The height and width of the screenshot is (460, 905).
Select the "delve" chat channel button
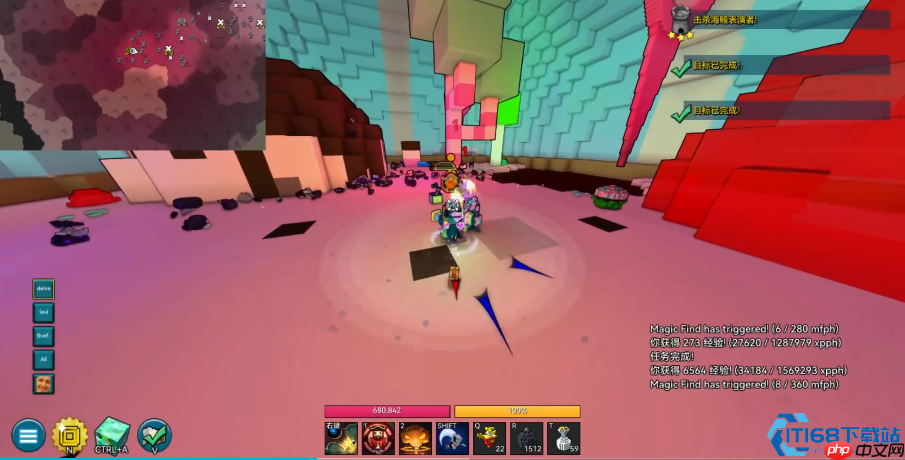tap(43, 289)
